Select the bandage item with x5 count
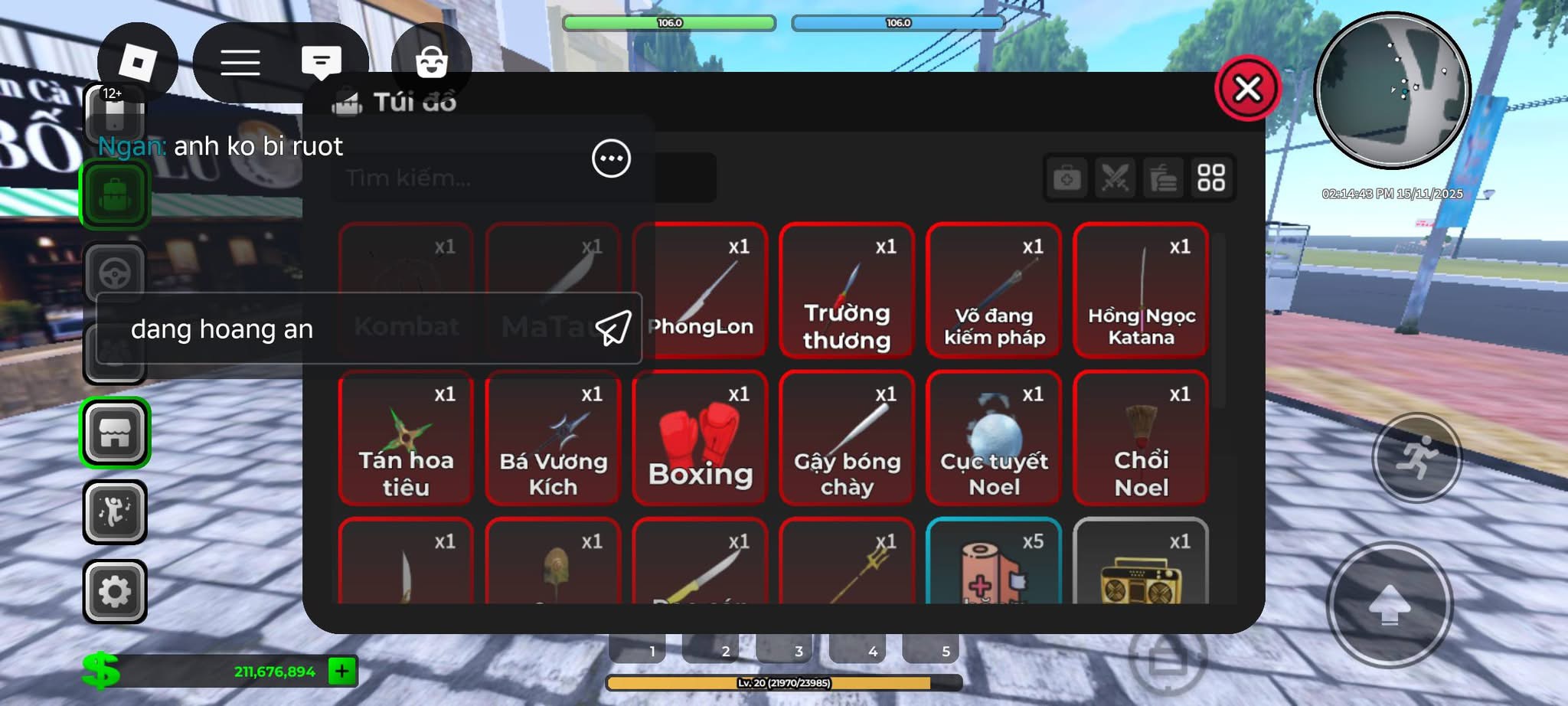 (x=993, y=563)
